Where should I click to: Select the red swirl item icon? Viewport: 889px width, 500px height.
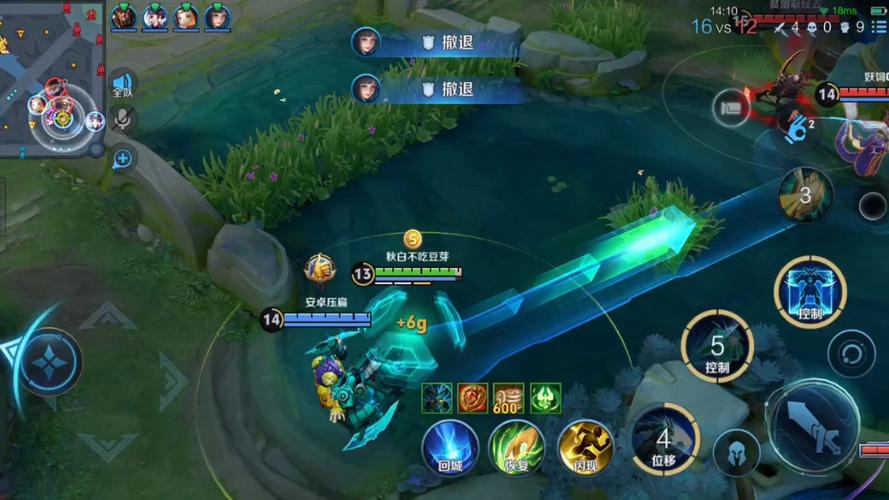[473, 398]
